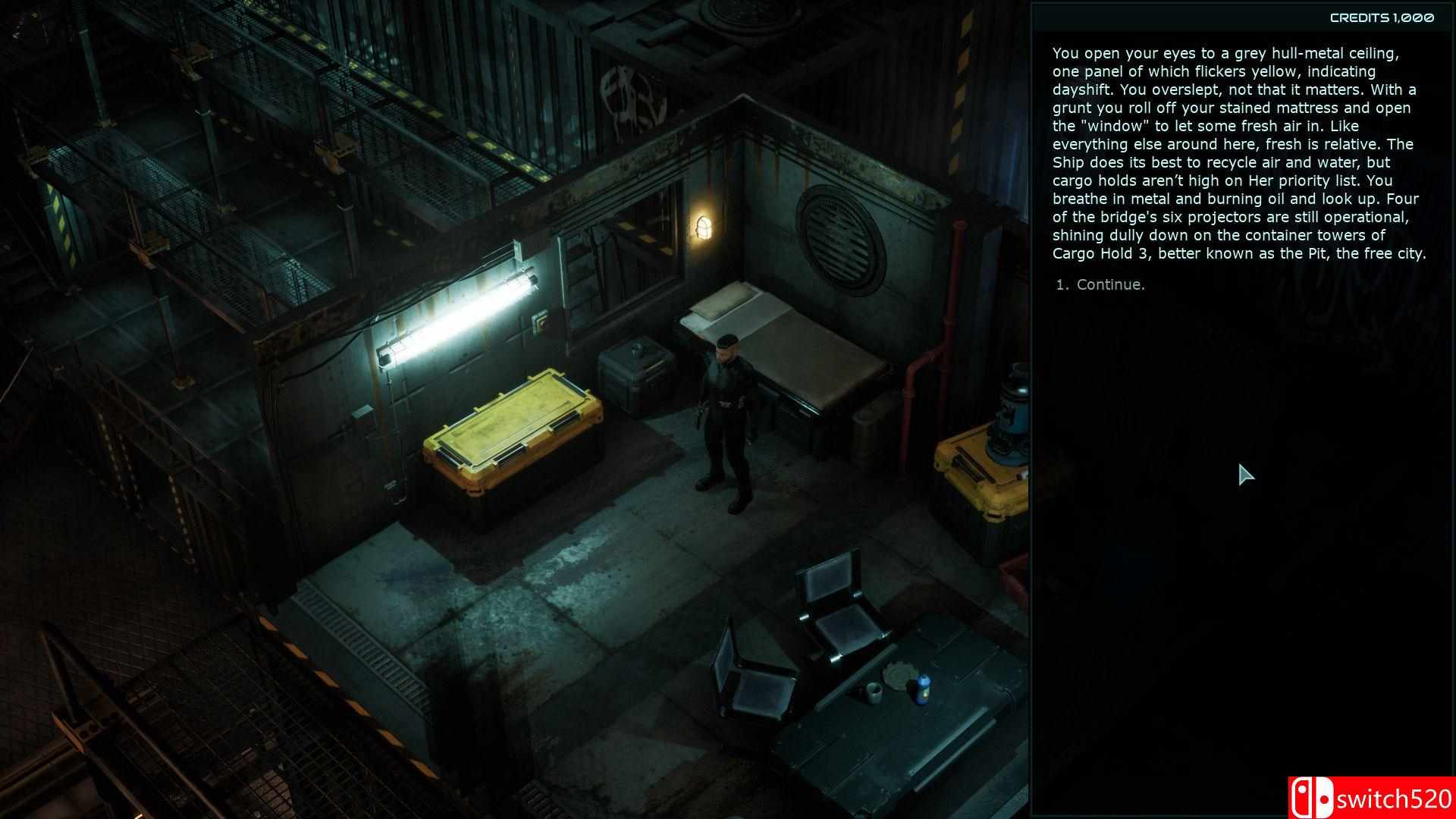The width and height of the screenshot is (1456, 819).
Task: Click the blue bottle on the table
Action: (923, 690)
